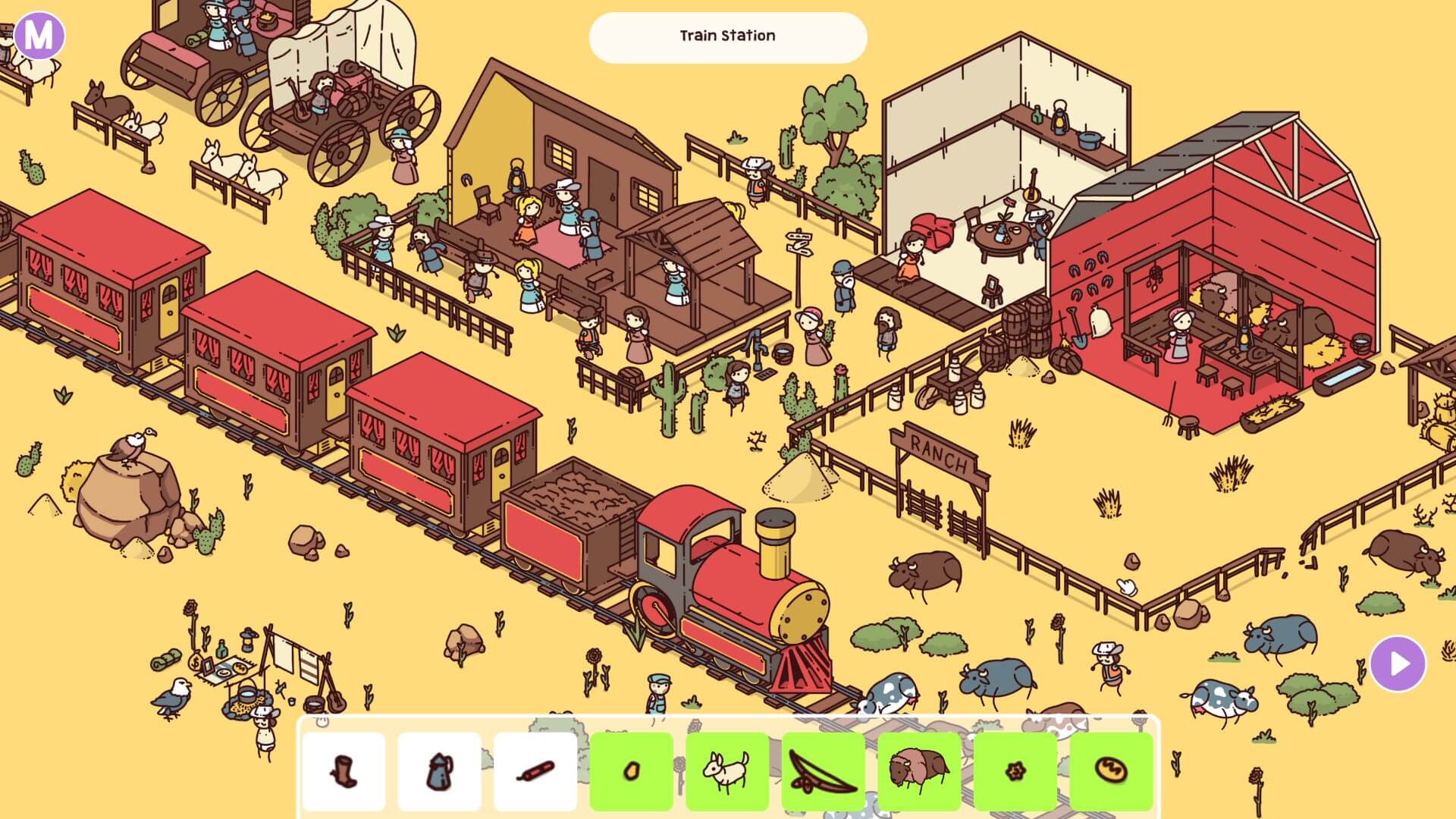The image size is (1456, 819).
Task: Open the menu with the purple M button
Action: 39,35
